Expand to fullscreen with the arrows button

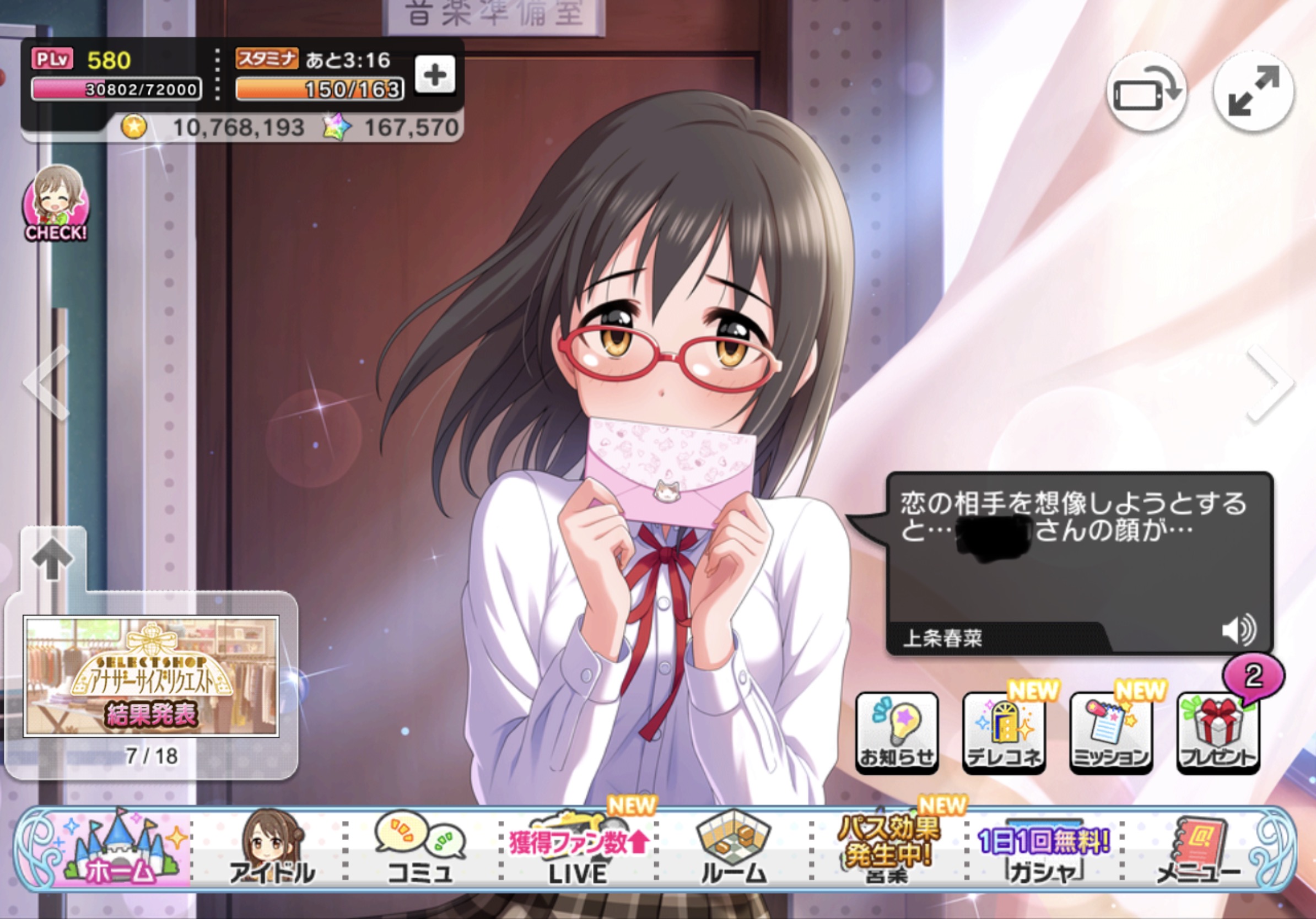pos(1254,91)
